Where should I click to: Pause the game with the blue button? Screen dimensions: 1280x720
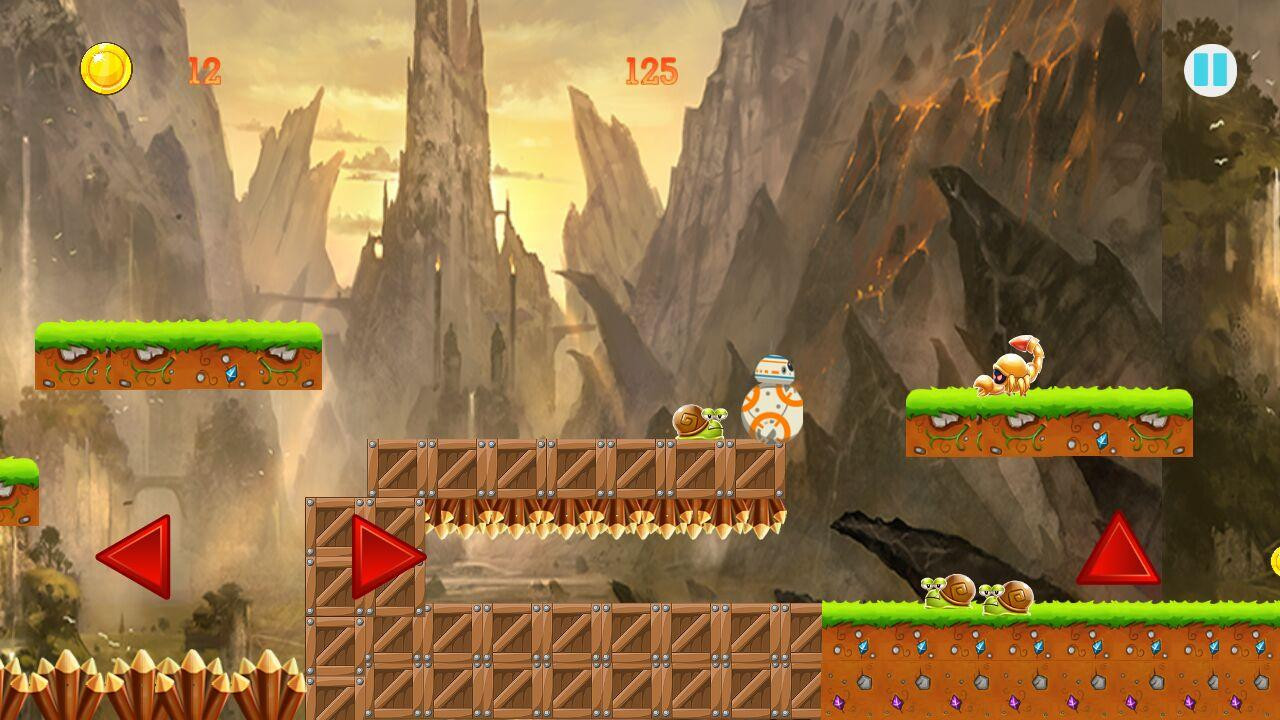pyautogui.click(x=1210, y=71)
